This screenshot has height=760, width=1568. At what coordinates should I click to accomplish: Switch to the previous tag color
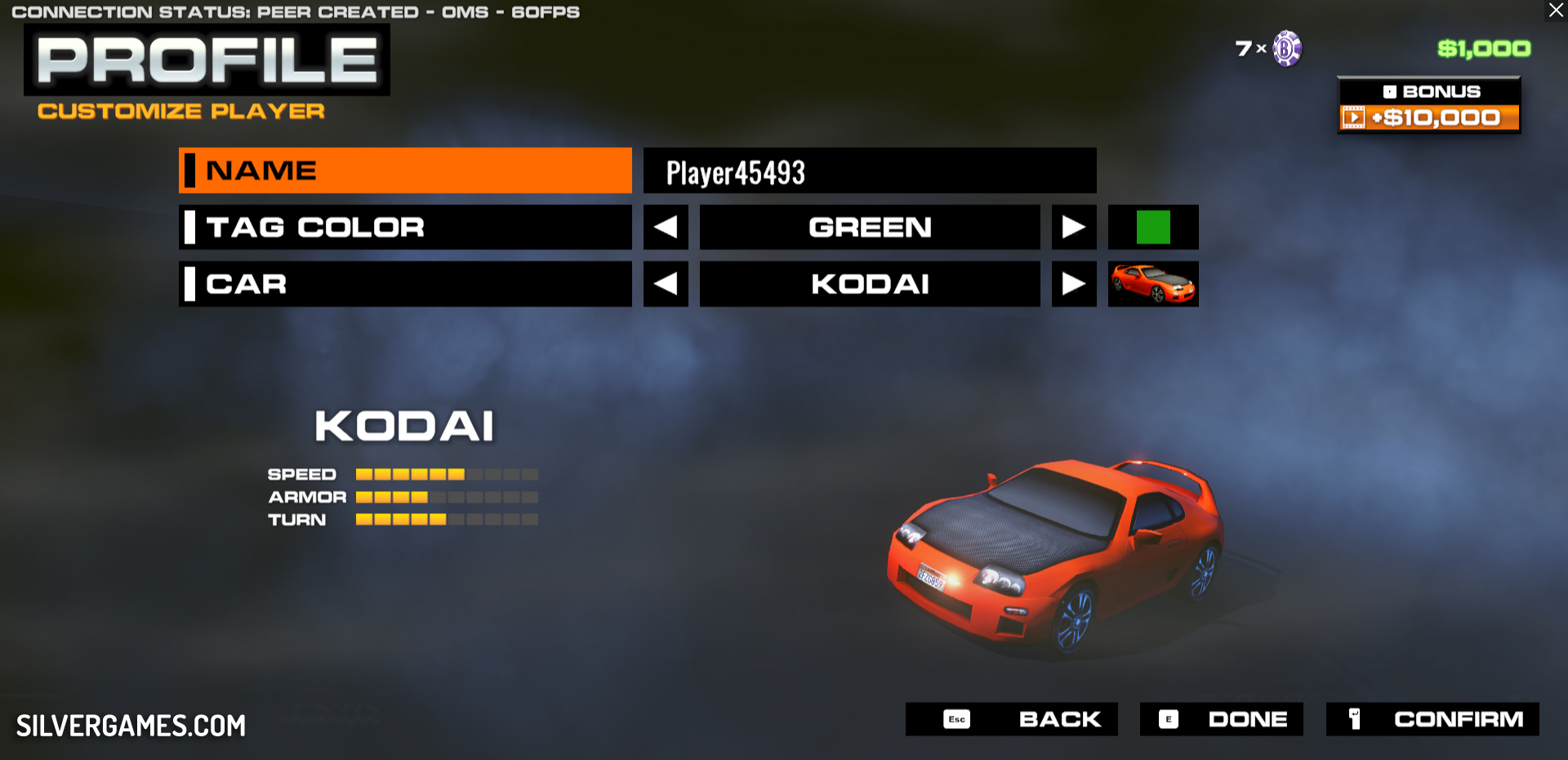[x=666, y=227]
